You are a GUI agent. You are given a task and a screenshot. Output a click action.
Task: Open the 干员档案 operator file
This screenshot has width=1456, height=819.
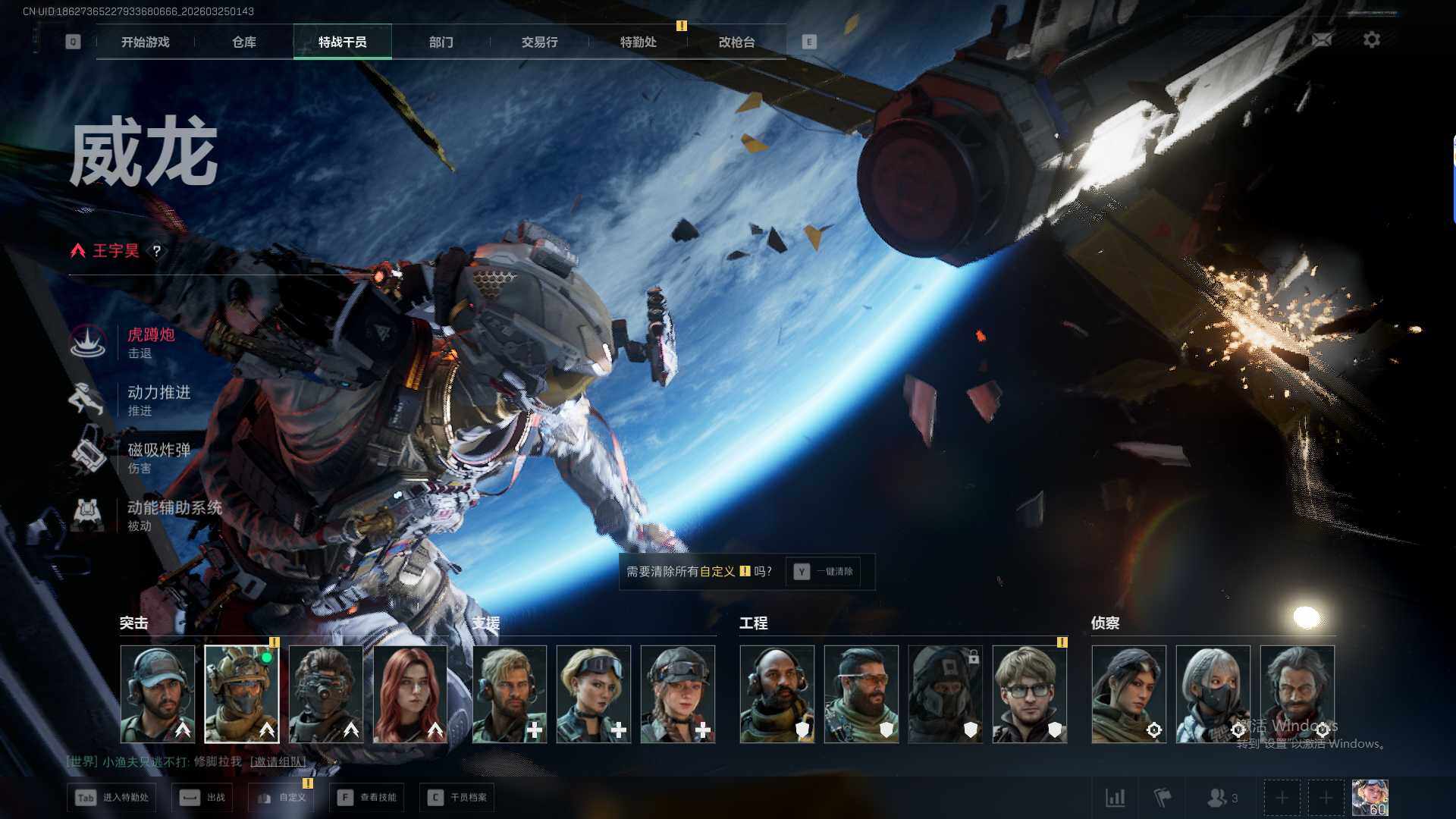[457, 798]
